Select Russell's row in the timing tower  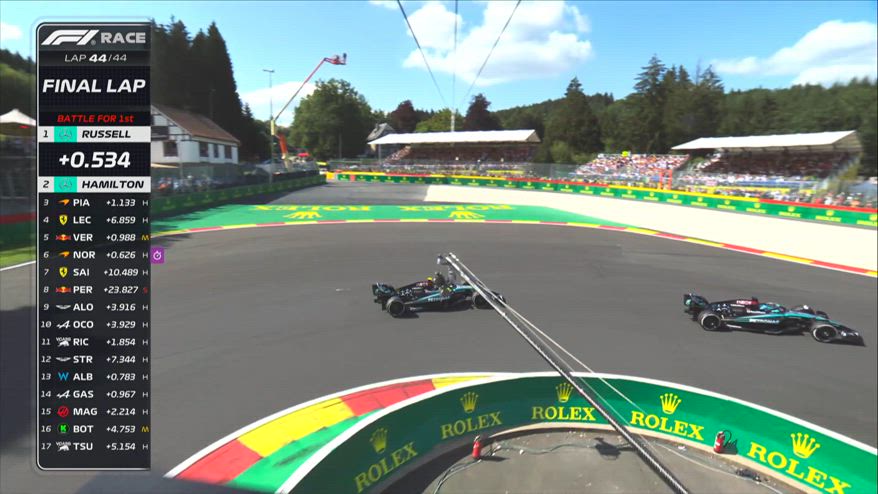(94, 133)
